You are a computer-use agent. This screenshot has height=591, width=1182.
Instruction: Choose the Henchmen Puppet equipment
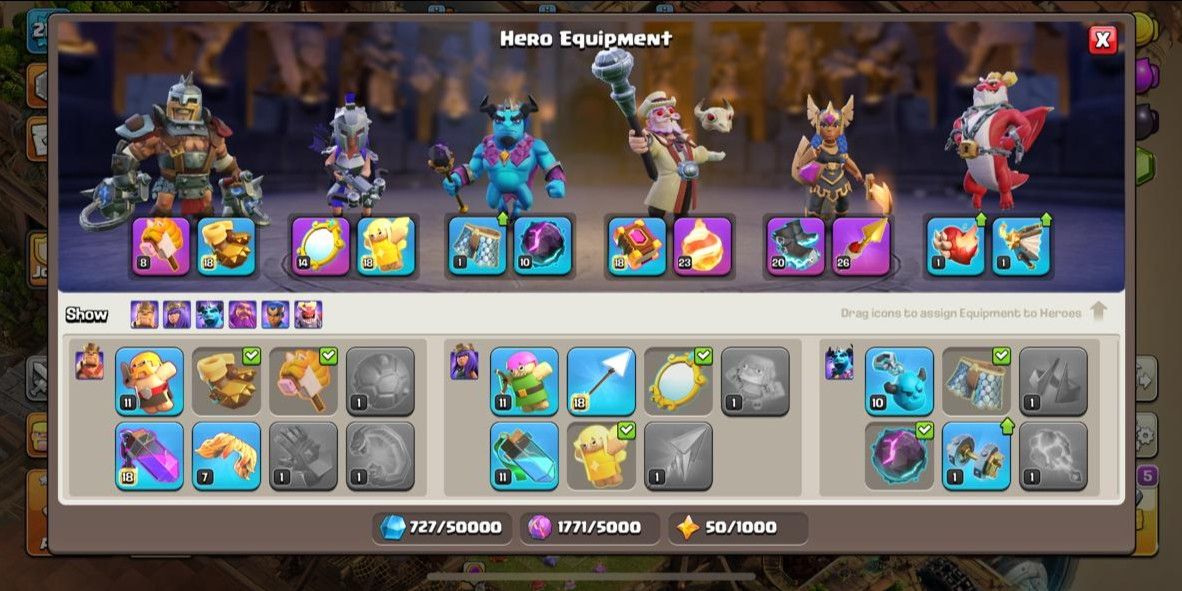(x=899, y=381)
